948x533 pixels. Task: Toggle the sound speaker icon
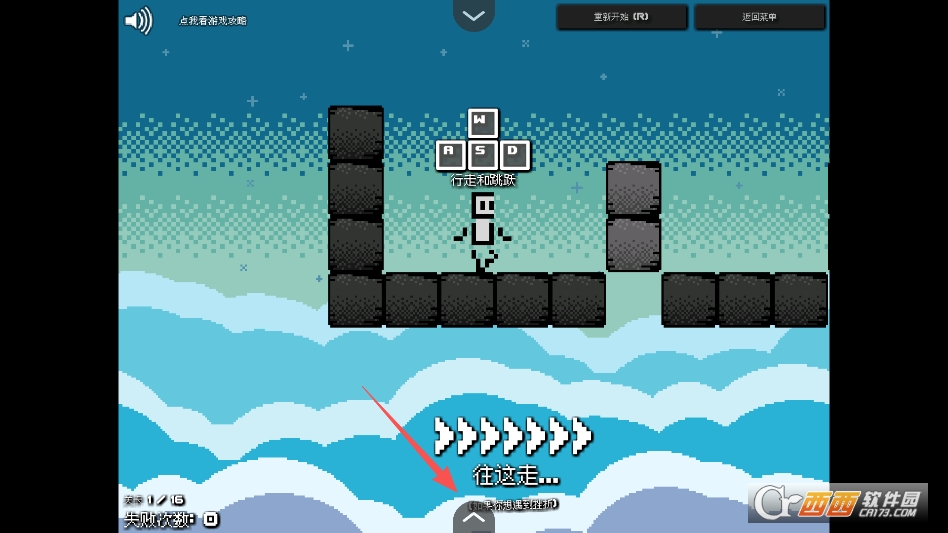(137, 21)
